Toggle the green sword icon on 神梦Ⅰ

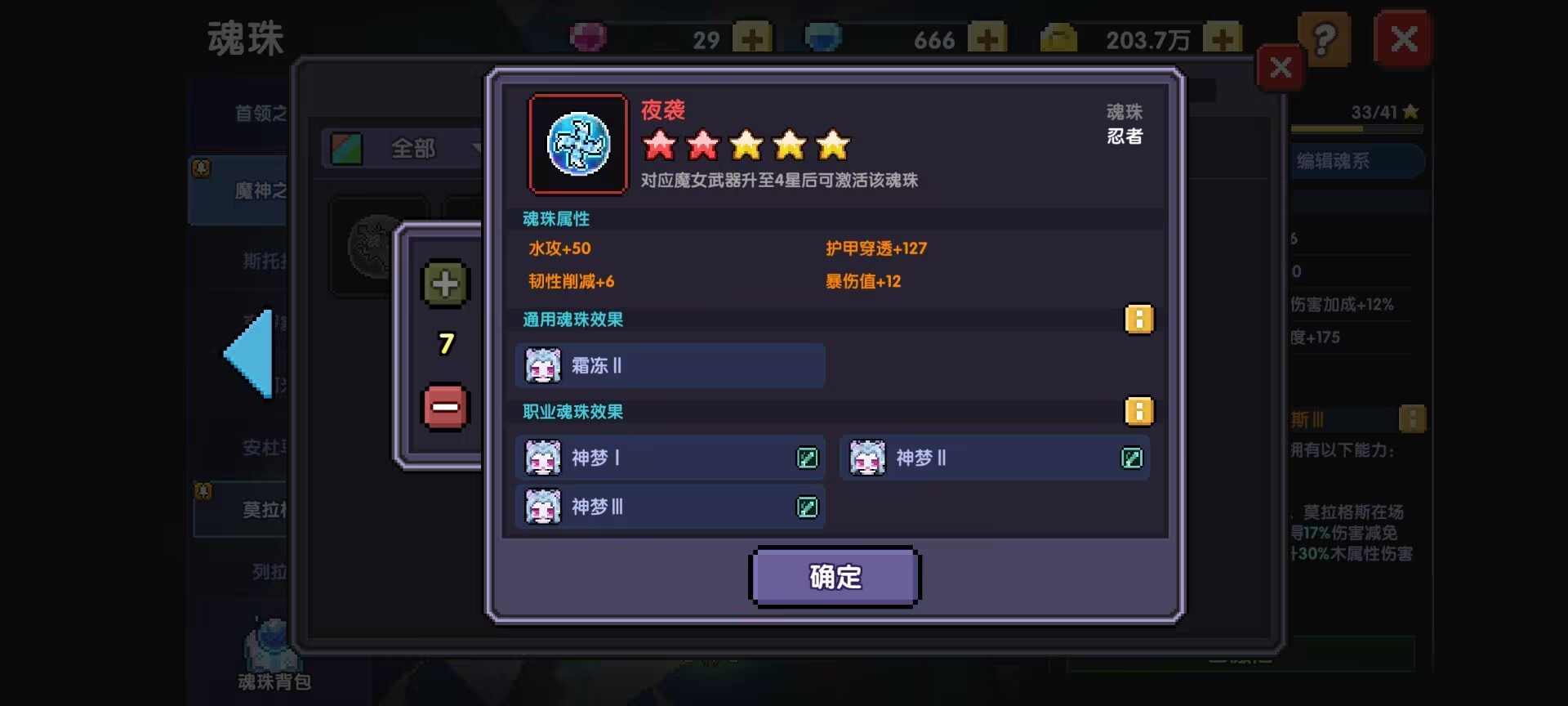pyautogui.click(x=807, y=458)
